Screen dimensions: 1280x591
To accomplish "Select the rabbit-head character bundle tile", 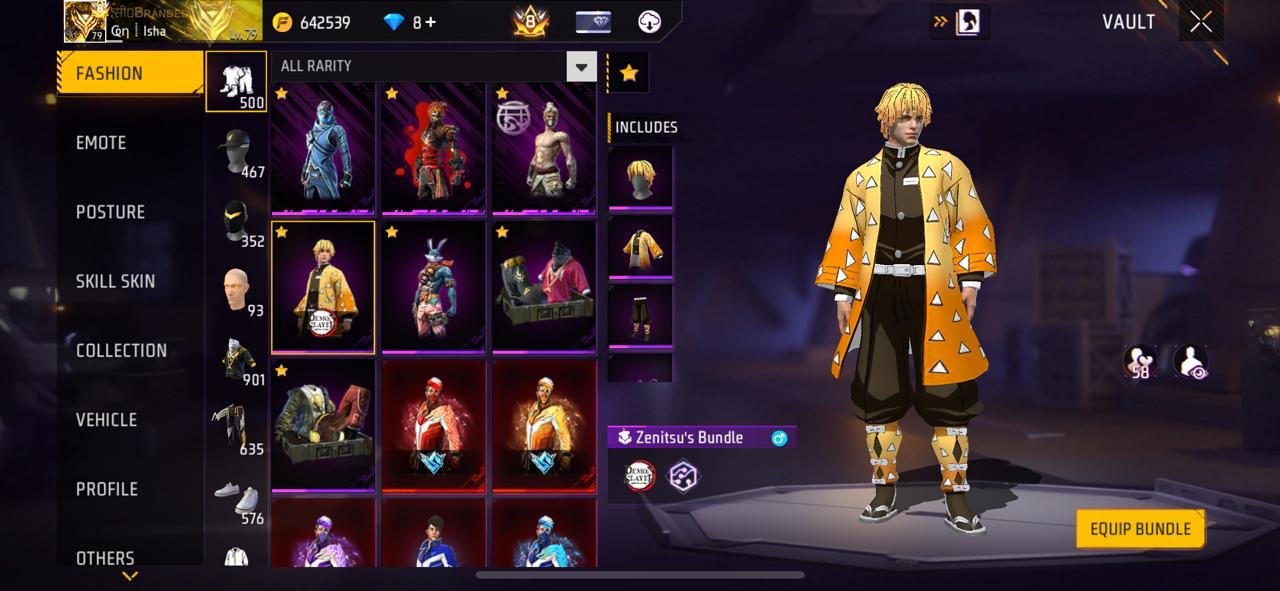I will tap(433, 287).
